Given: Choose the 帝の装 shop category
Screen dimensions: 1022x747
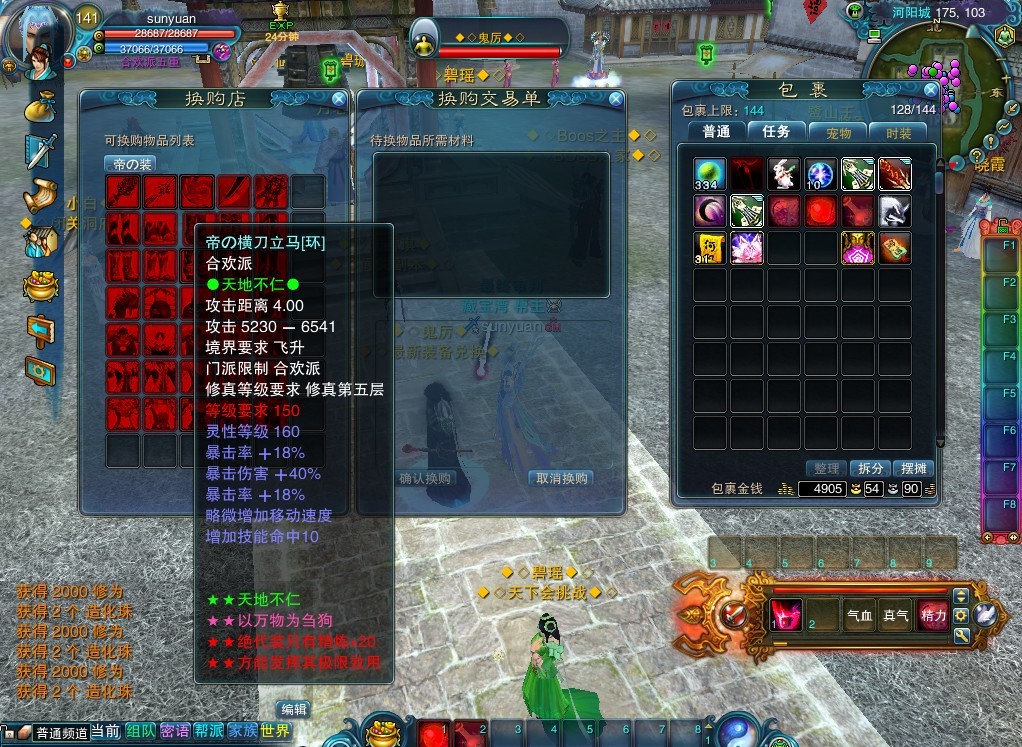Looking at the screenshot, I should [x=129, y=164].
